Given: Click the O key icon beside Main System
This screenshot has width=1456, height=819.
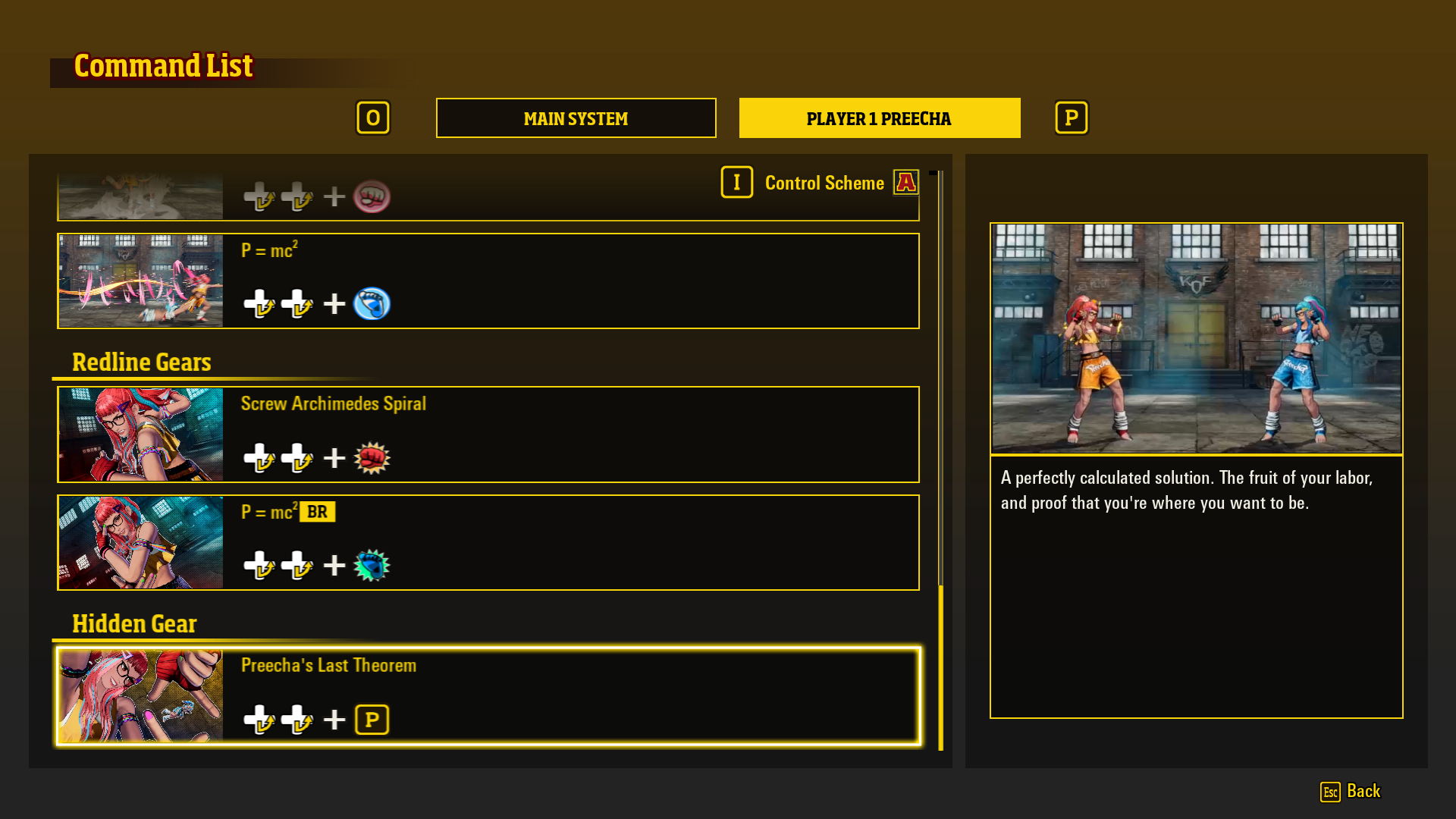Looking at the screenshot, I should [x=373, y=118].
